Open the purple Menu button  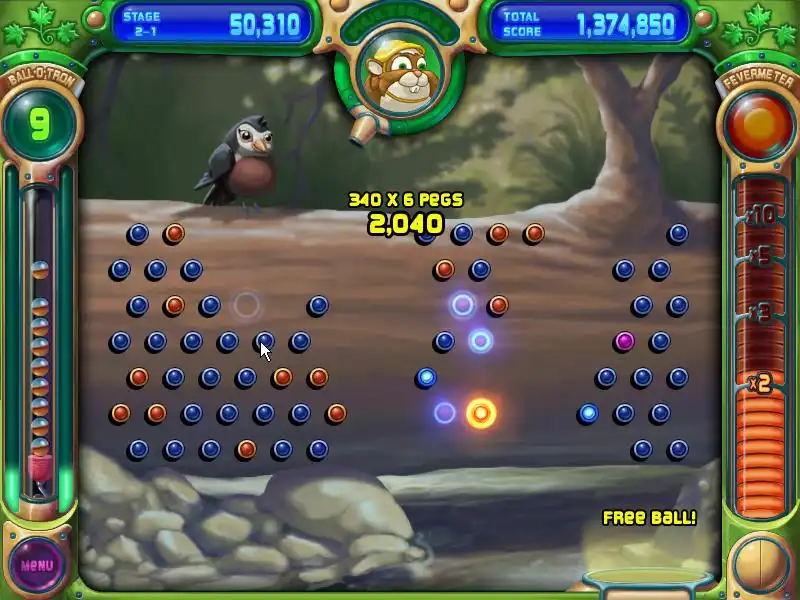[37, 564]
